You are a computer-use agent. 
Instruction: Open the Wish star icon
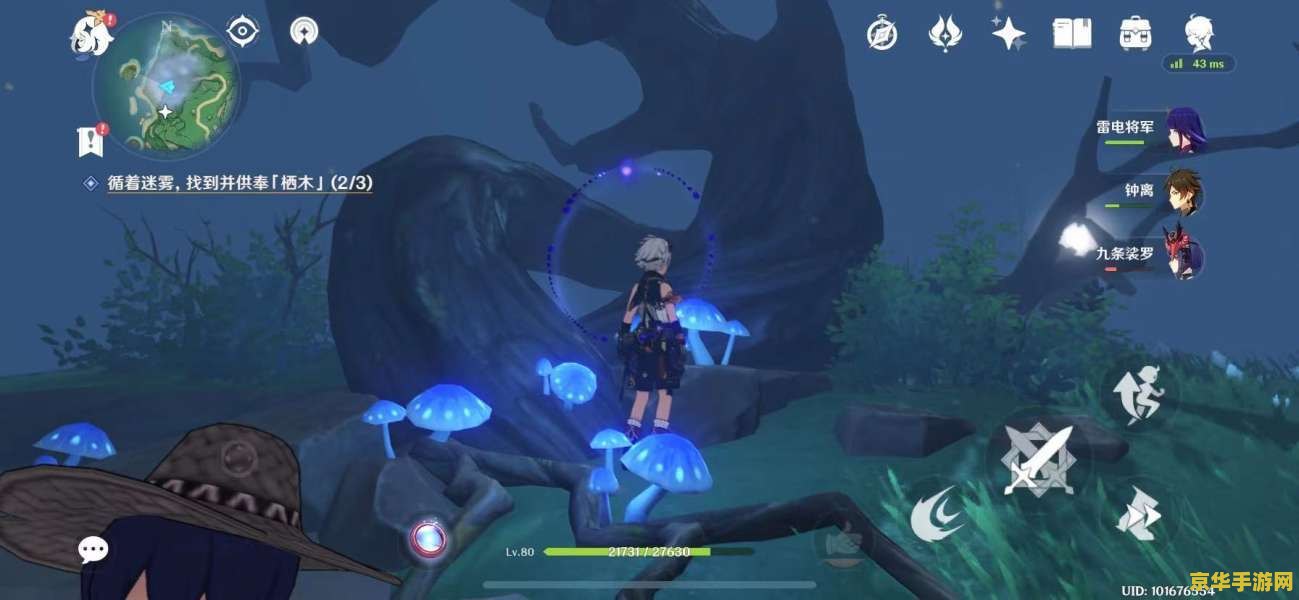[x=1008, y=34]
